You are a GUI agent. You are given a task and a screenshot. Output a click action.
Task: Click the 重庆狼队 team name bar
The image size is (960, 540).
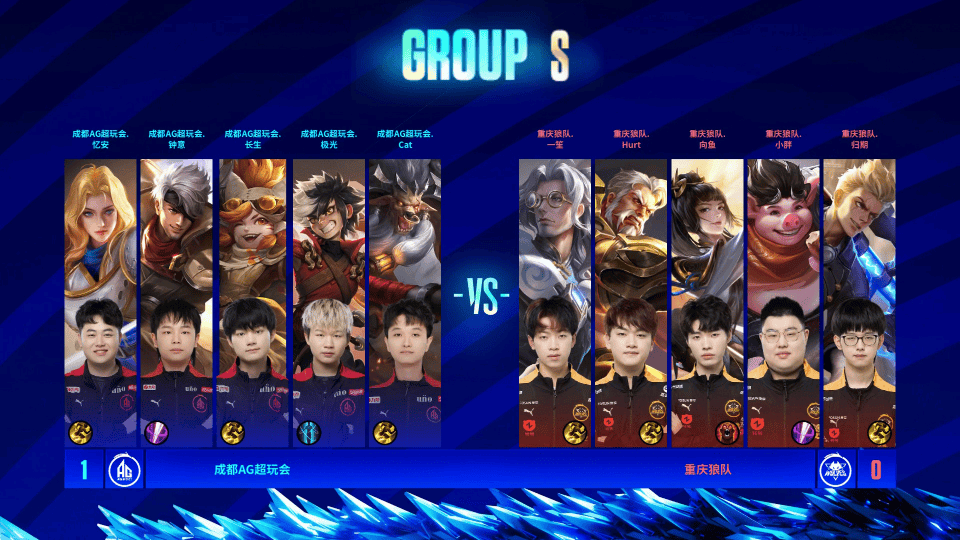coord(707,469)
